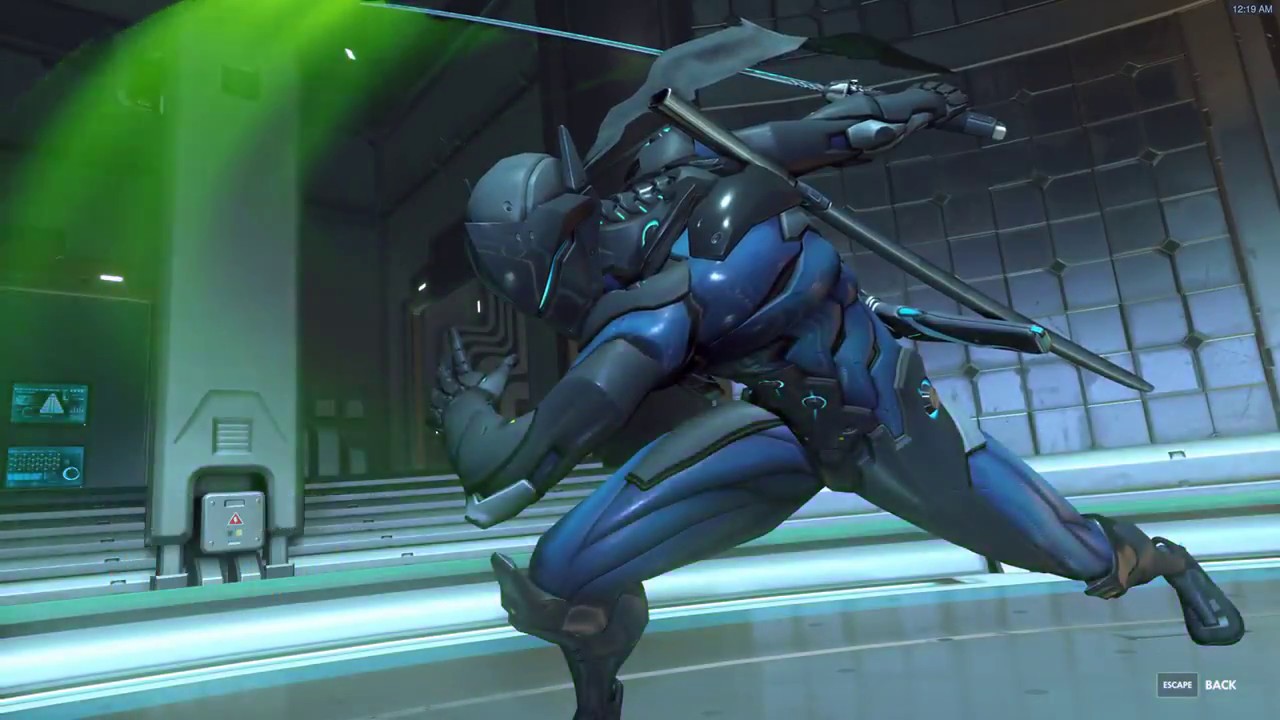Image resolution: width=1280 pixels, height=720 pixels.
Task: Click the hazard warning triangle on the control box
Action: pyautogui.click(x=234, y=519)
